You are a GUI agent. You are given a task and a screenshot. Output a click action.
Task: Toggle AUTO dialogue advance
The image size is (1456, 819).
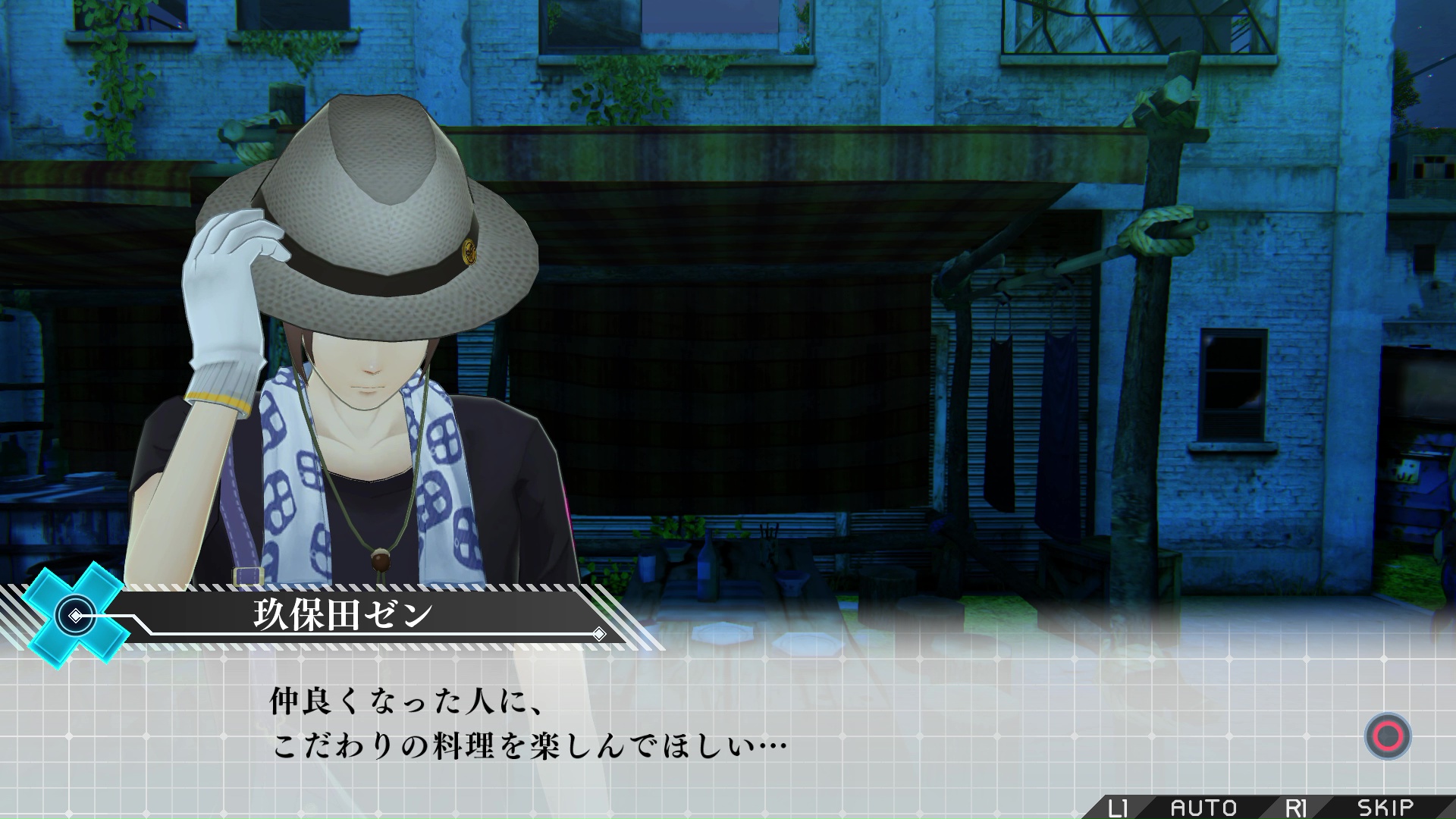1203,808
